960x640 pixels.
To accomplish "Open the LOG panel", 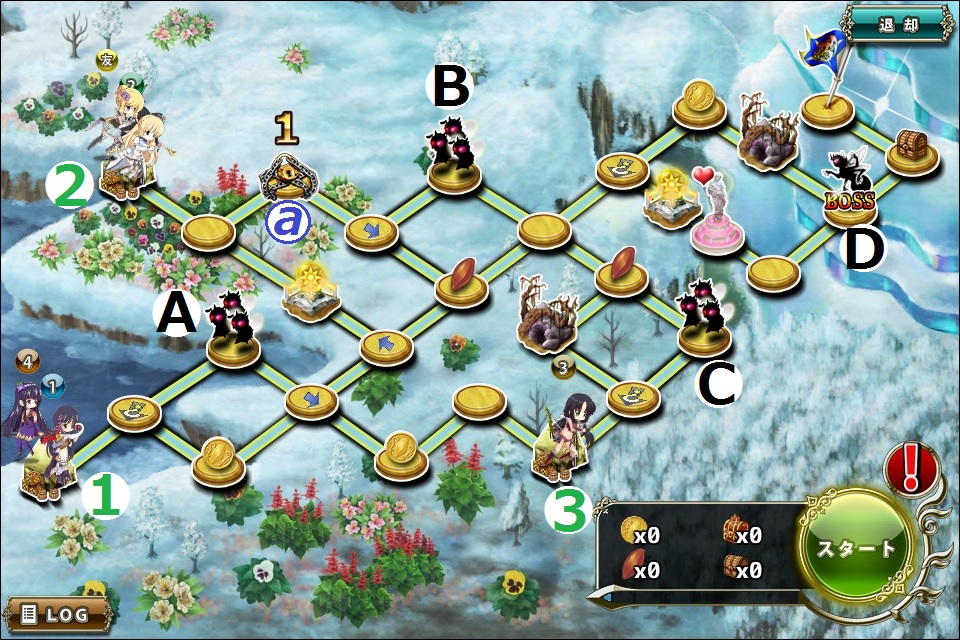I will click(57, 614).
